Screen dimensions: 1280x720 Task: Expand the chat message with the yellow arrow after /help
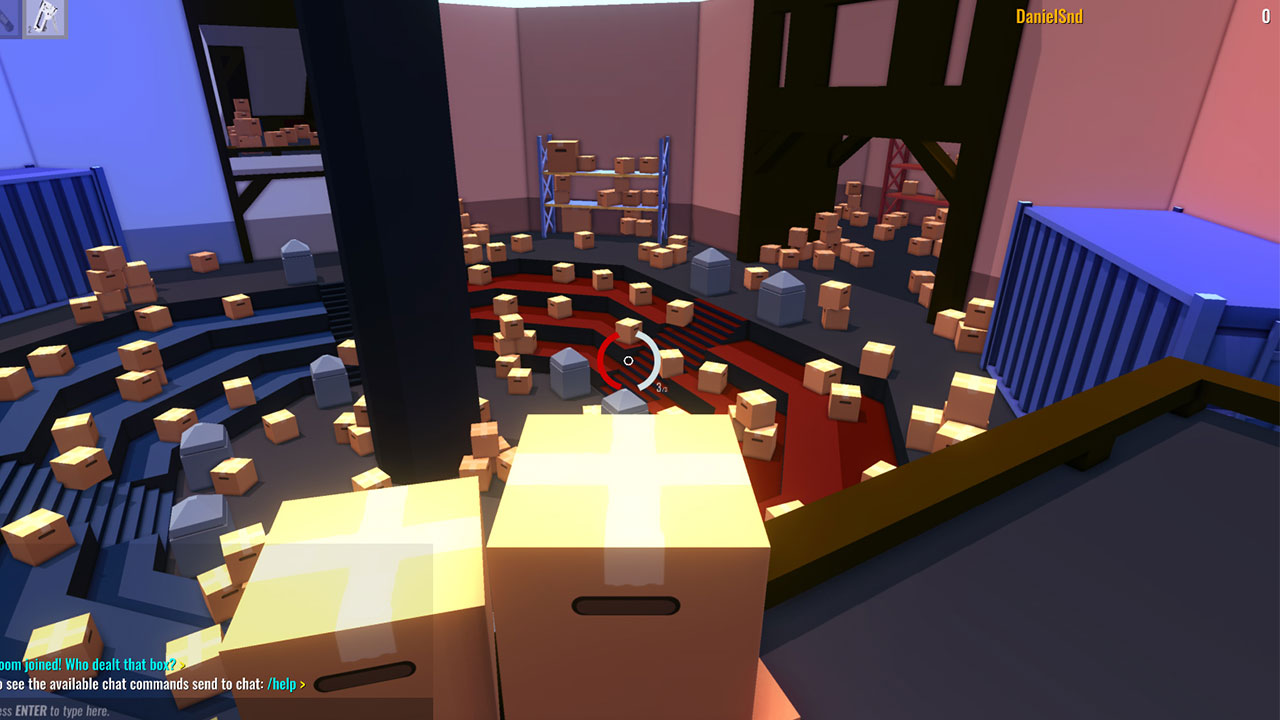click(302, 684)
